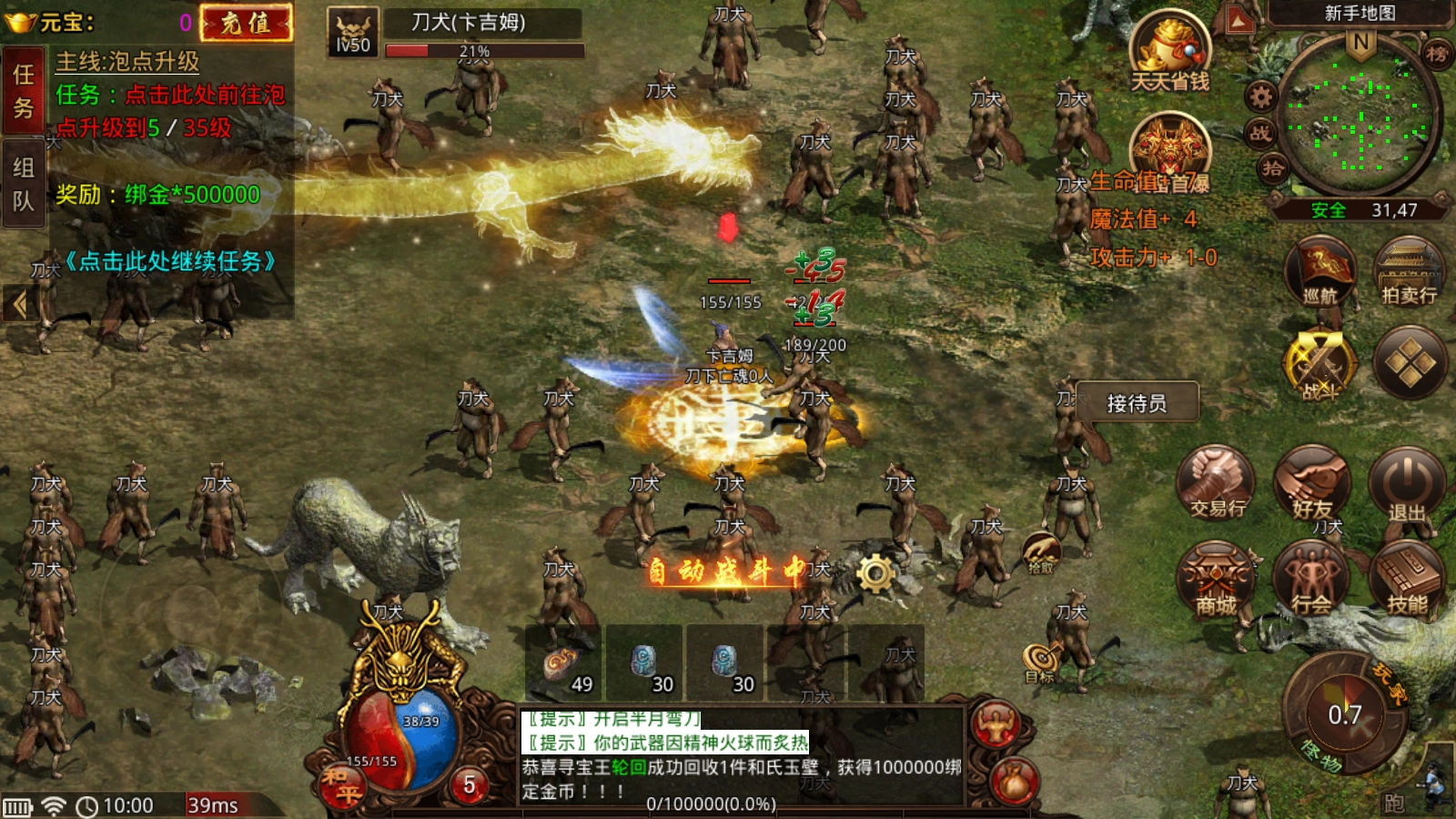
Task: Open the 好友 friends list
Action: pos(1311,484)
